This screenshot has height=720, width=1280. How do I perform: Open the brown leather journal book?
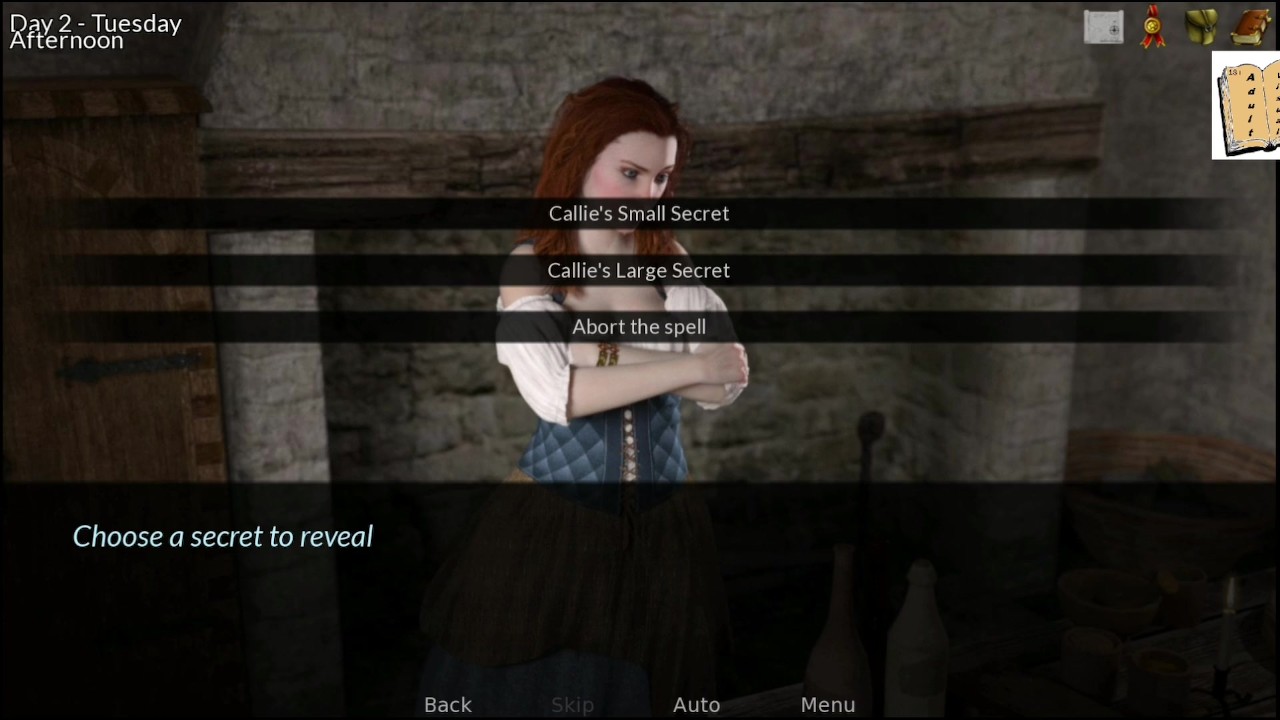1250,27
